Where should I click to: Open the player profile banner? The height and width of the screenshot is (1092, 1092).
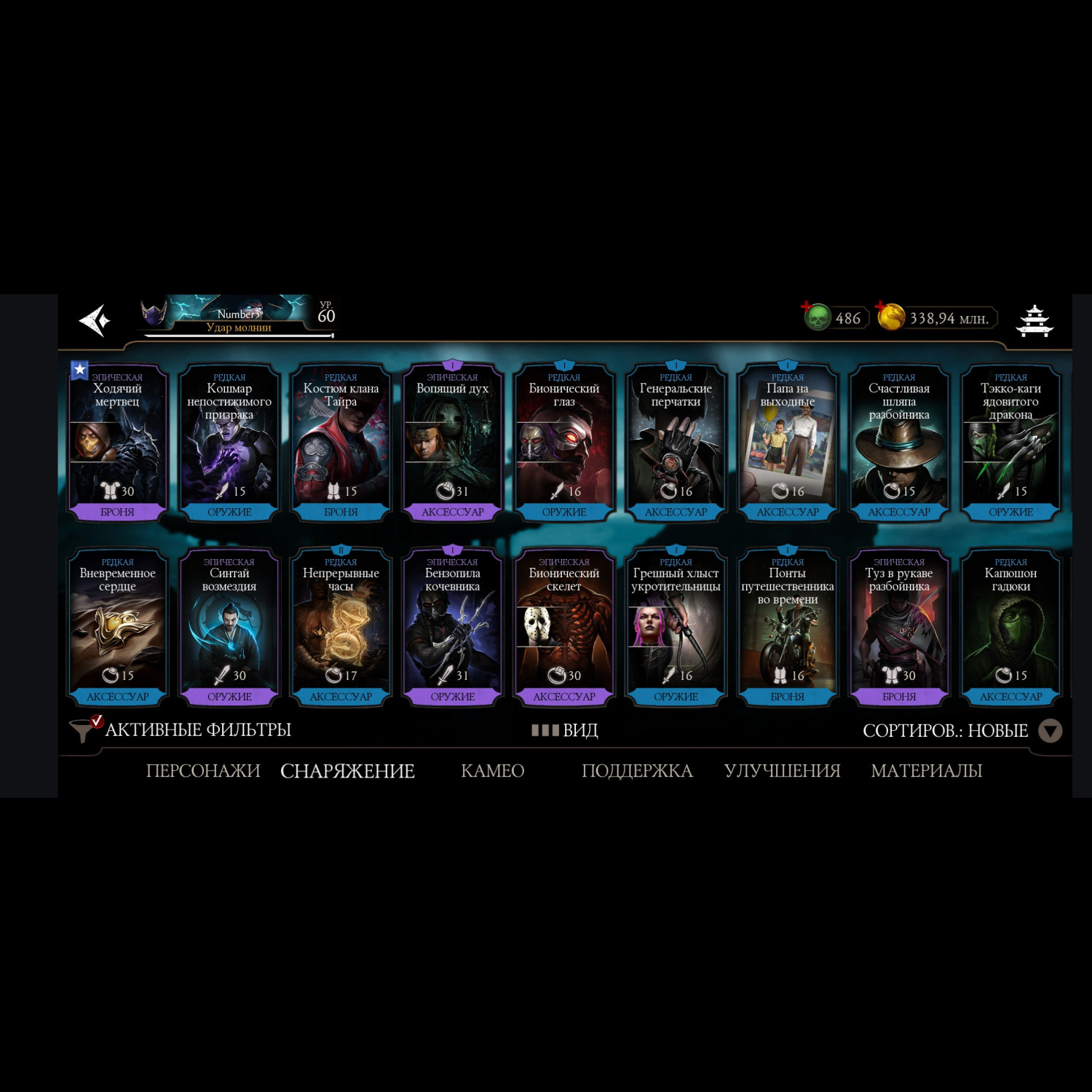(238, 317)
